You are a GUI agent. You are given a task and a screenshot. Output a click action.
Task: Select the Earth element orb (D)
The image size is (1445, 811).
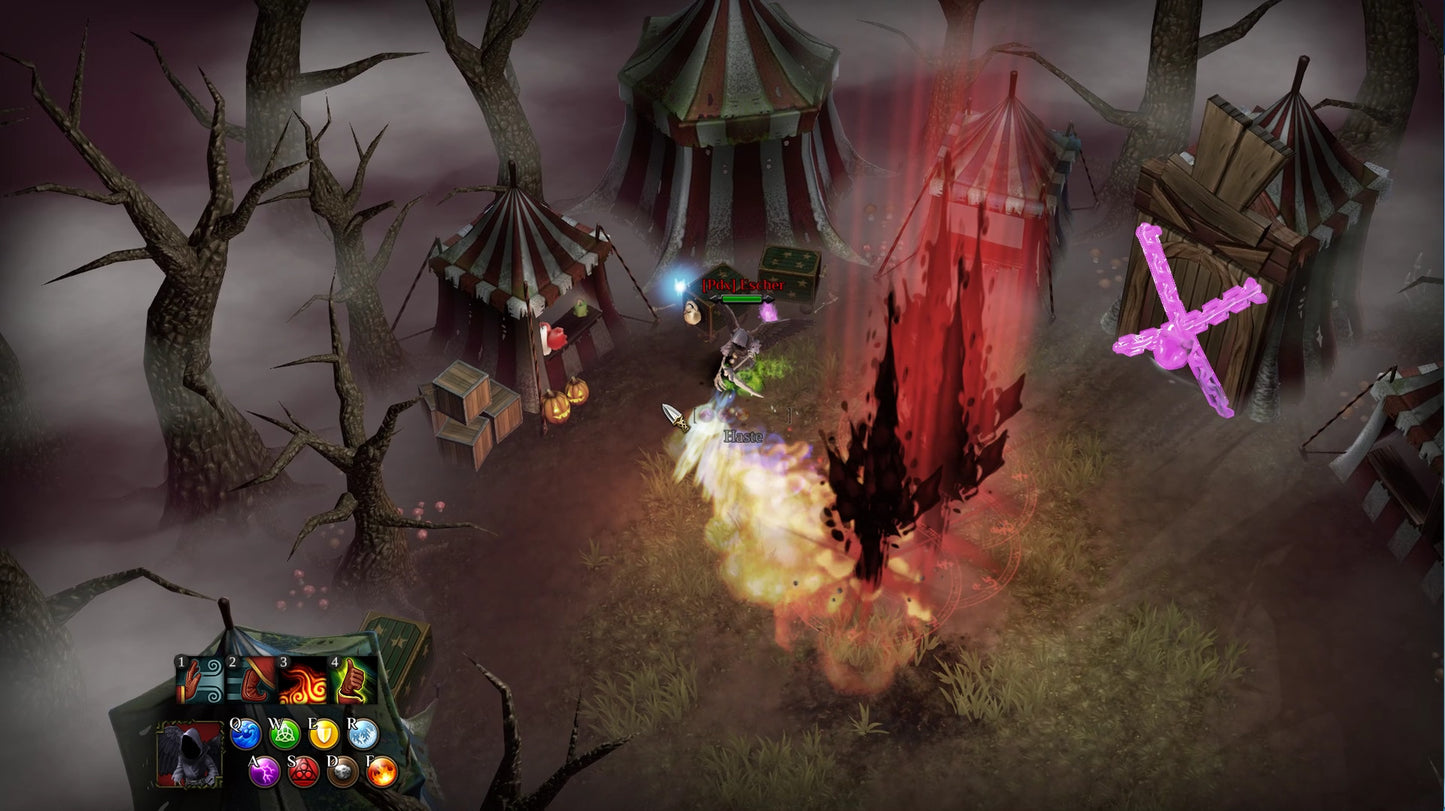click(x=342, y=771)
